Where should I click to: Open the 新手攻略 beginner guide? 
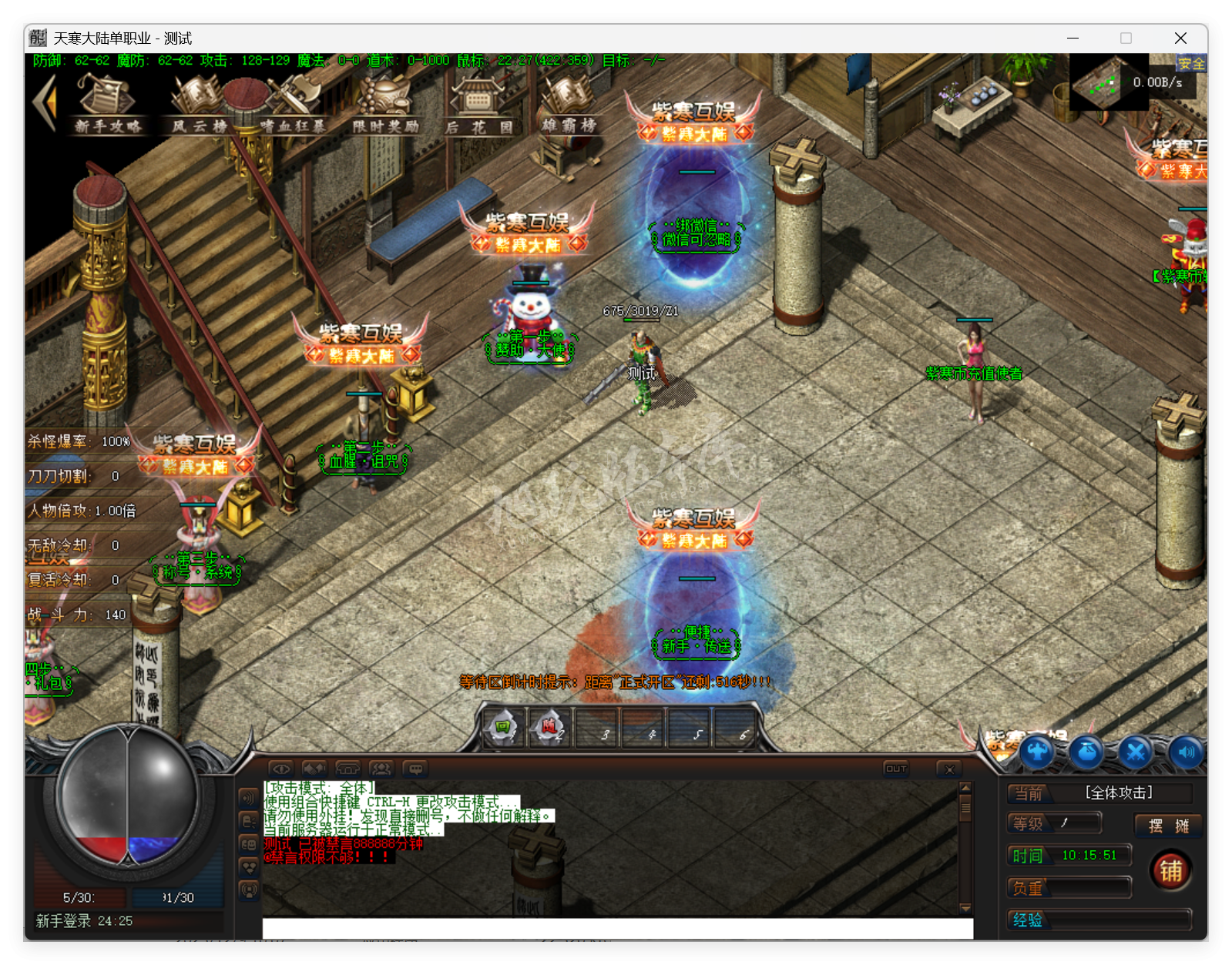108,104
